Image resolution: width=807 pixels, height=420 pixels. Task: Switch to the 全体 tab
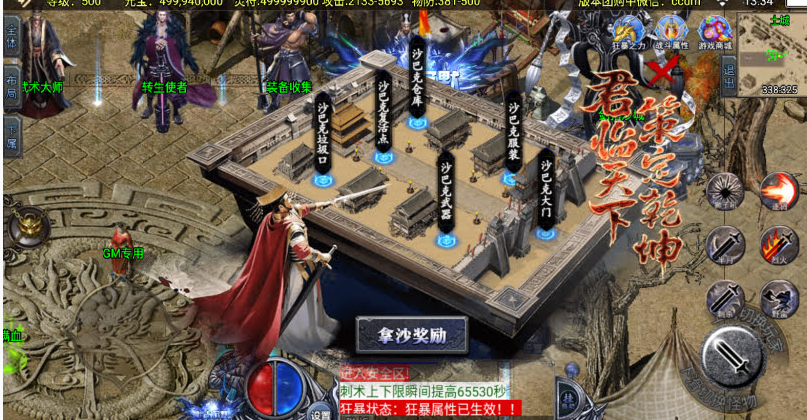11,42
